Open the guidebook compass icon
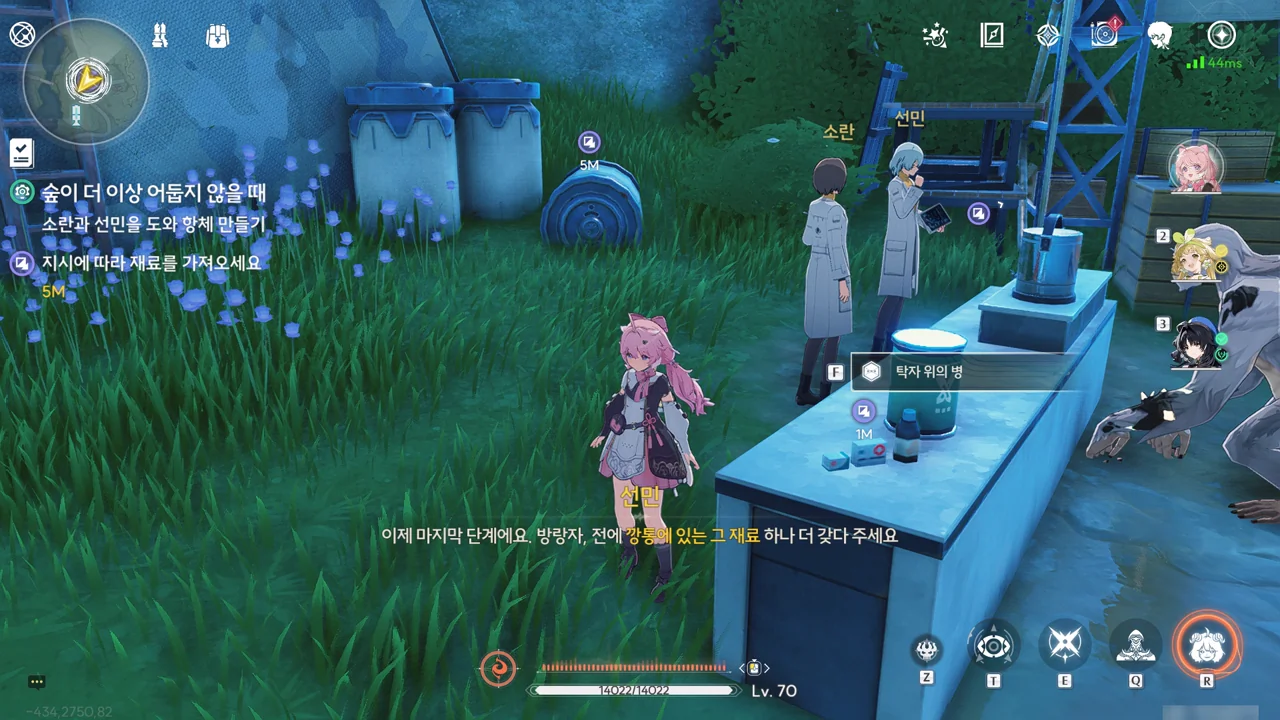 [x=991, y=35]
